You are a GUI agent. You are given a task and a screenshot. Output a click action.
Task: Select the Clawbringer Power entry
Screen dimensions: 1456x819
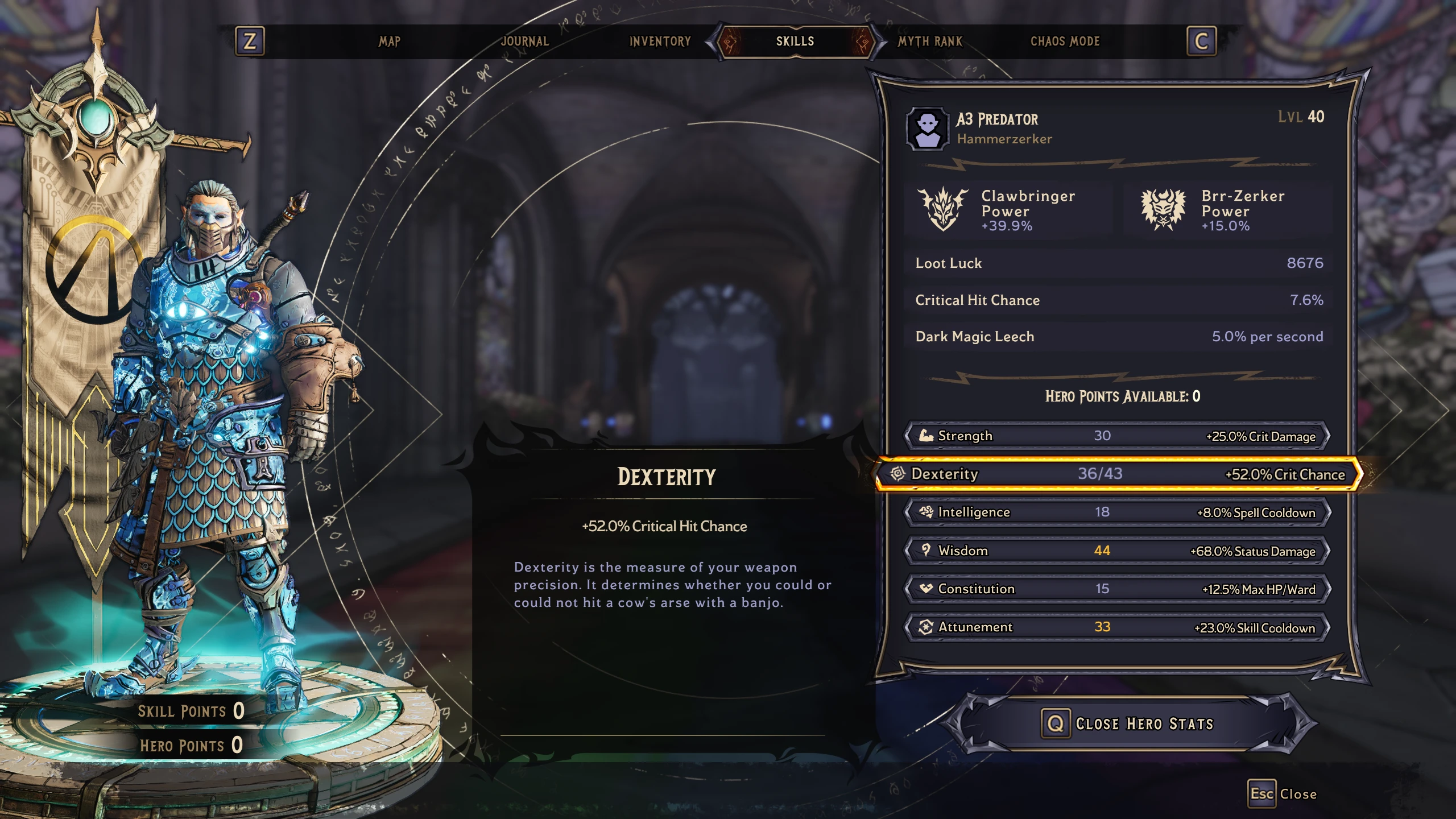(1007, 210)
